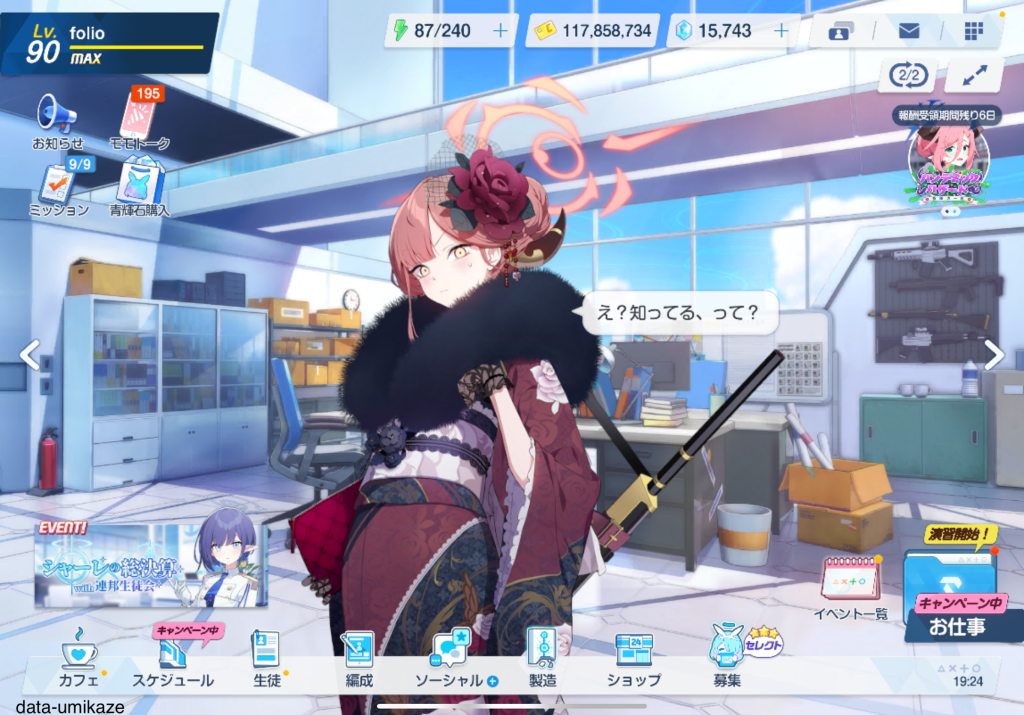
Task: Open 青輝石購入 gem purchase
Action: [141, 186]
